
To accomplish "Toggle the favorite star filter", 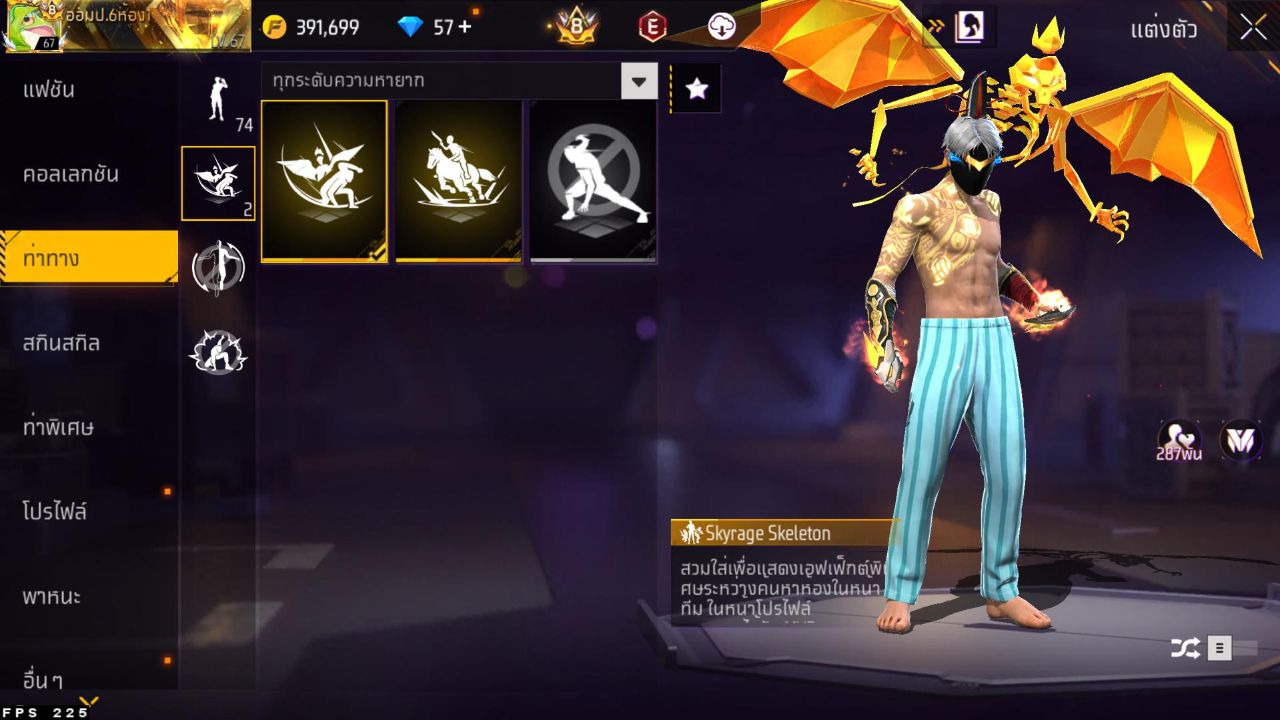I will [x=695, y=88].
